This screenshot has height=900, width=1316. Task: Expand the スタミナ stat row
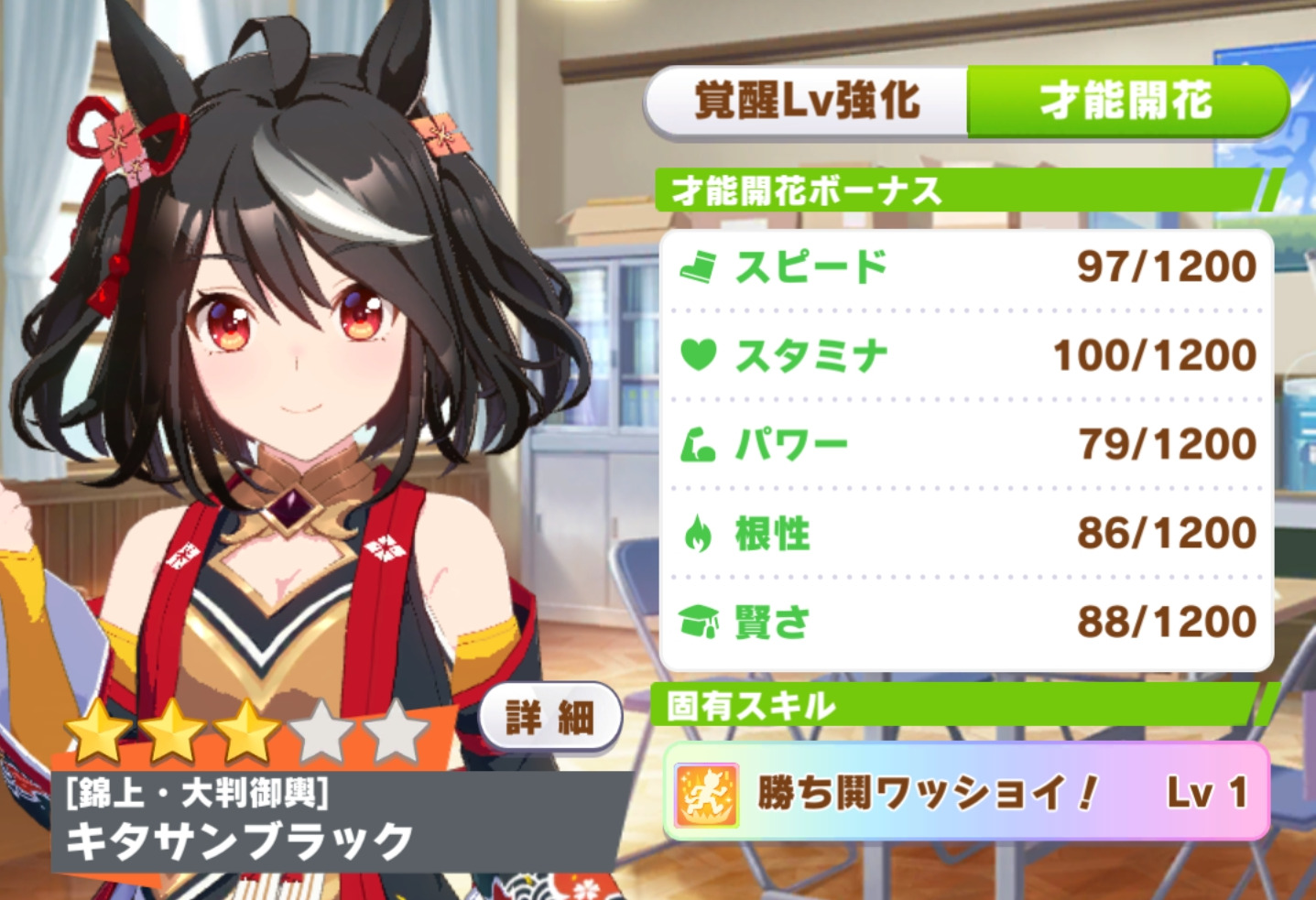(962, 352)
